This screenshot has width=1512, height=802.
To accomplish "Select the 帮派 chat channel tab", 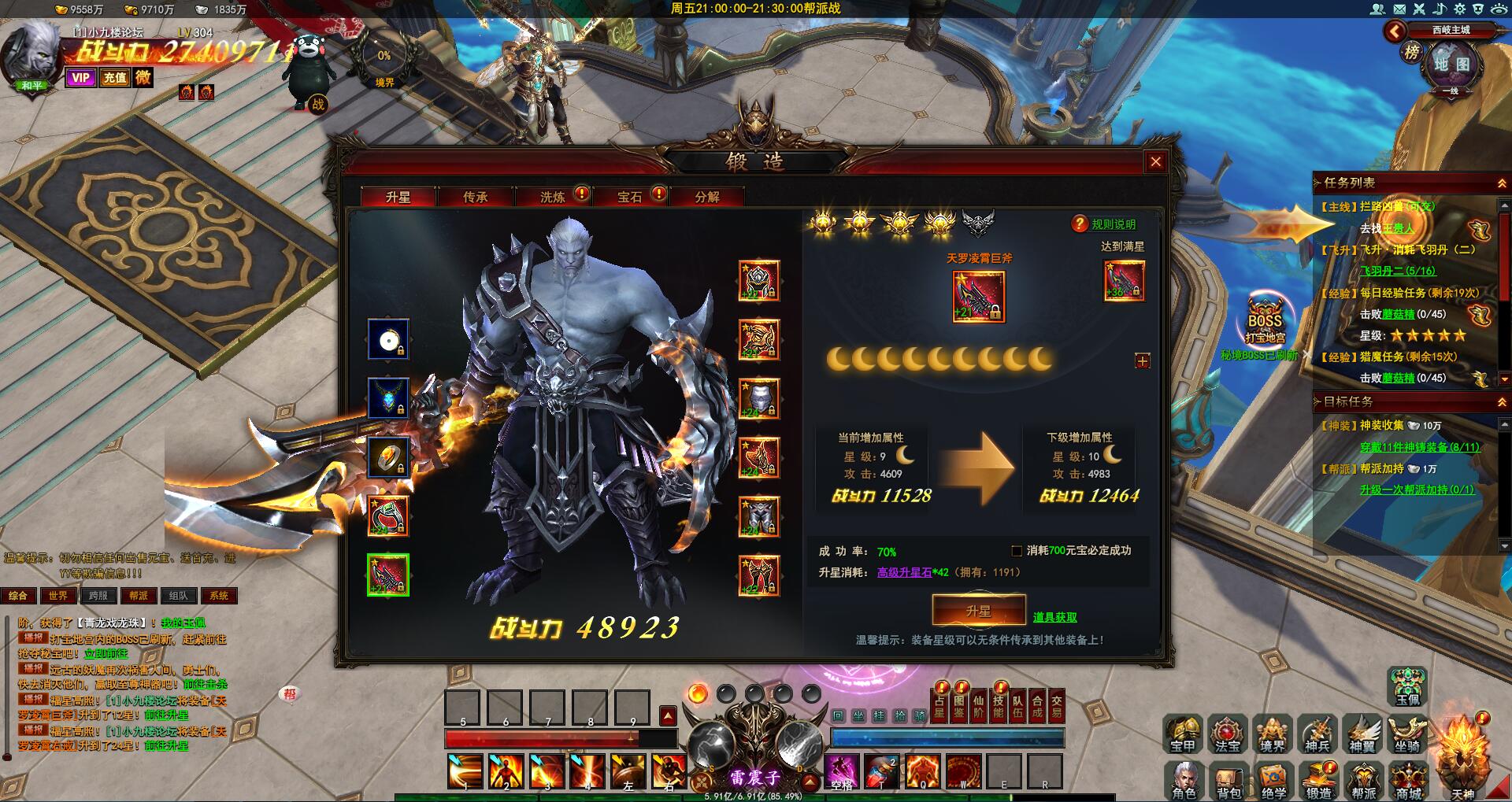I will pyautogui.click(x=139, y=596).
